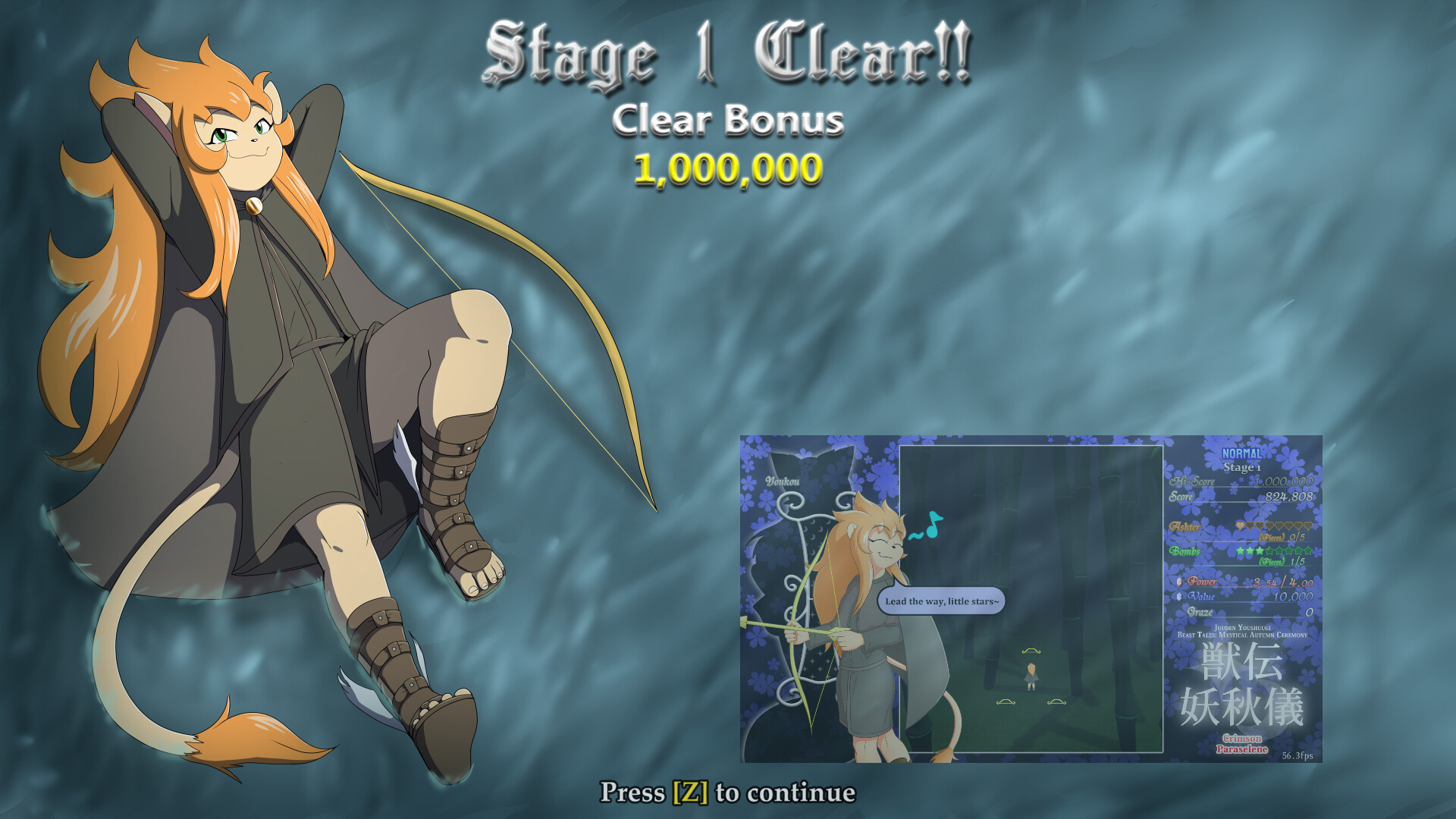Click the orange Power gem icon
The height and width of the screenshot is (819, 1456).
point(1178,582)
